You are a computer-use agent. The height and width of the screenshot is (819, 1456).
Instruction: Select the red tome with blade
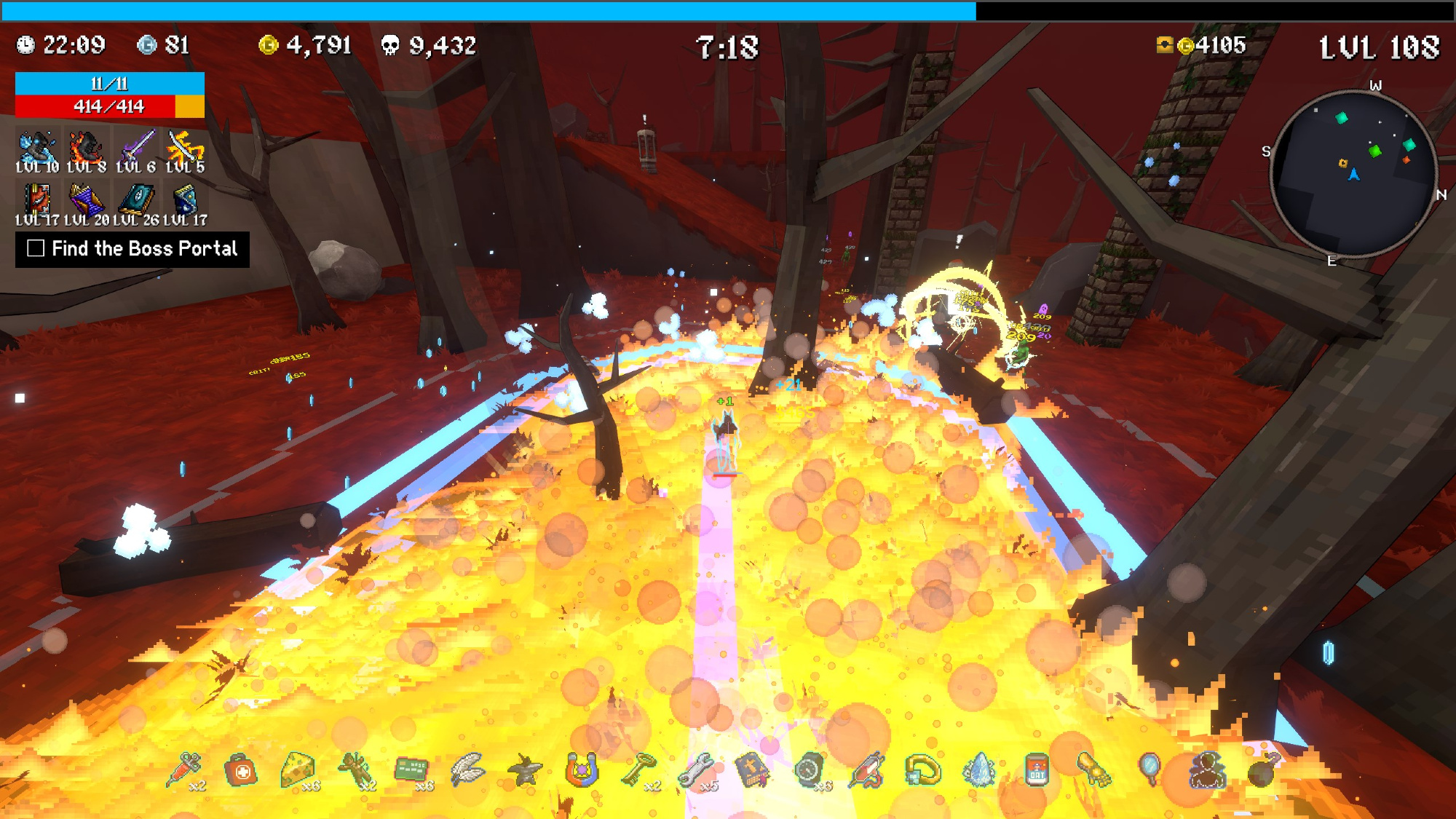tap(37, 199)
